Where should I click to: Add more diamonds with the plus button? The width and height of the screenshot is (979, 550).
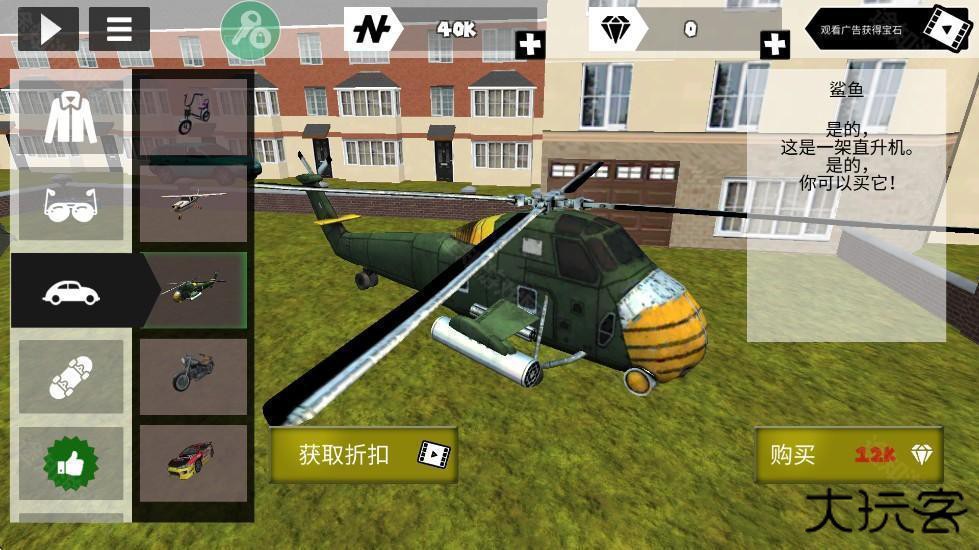coord(774,44)
